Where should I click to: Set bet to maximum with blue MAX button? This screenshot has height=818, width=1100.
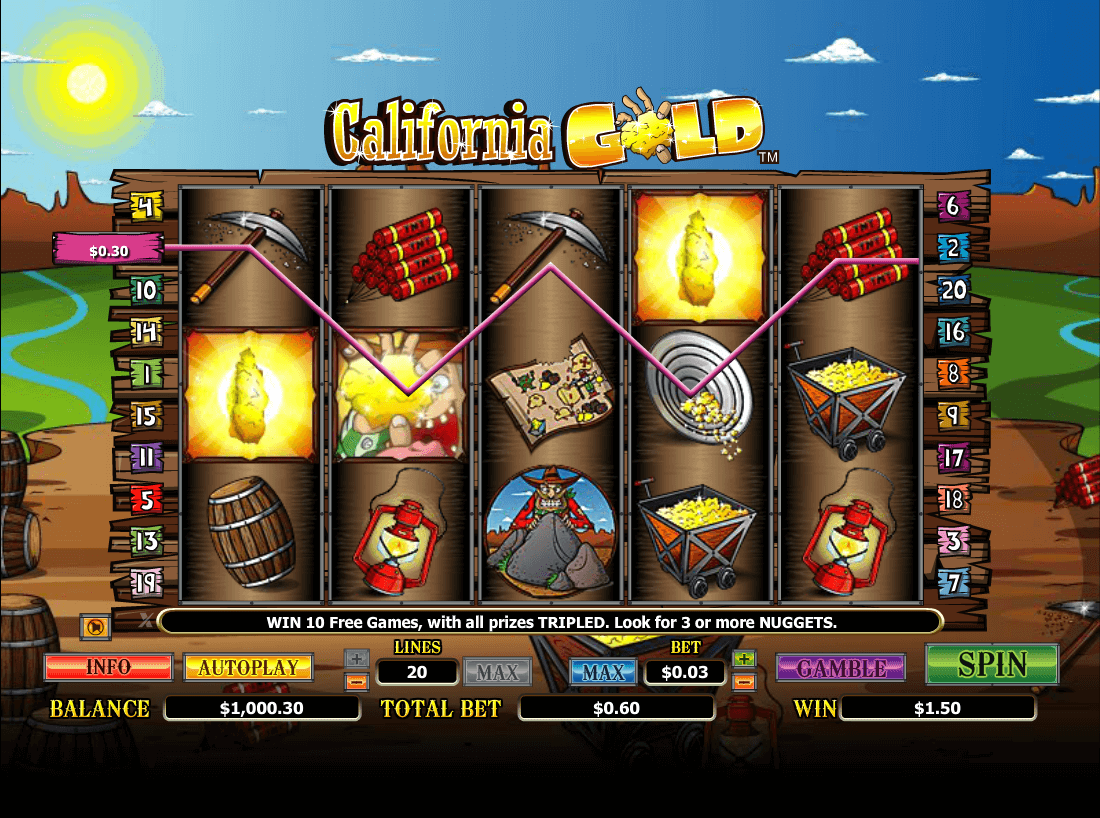[603, 672]
